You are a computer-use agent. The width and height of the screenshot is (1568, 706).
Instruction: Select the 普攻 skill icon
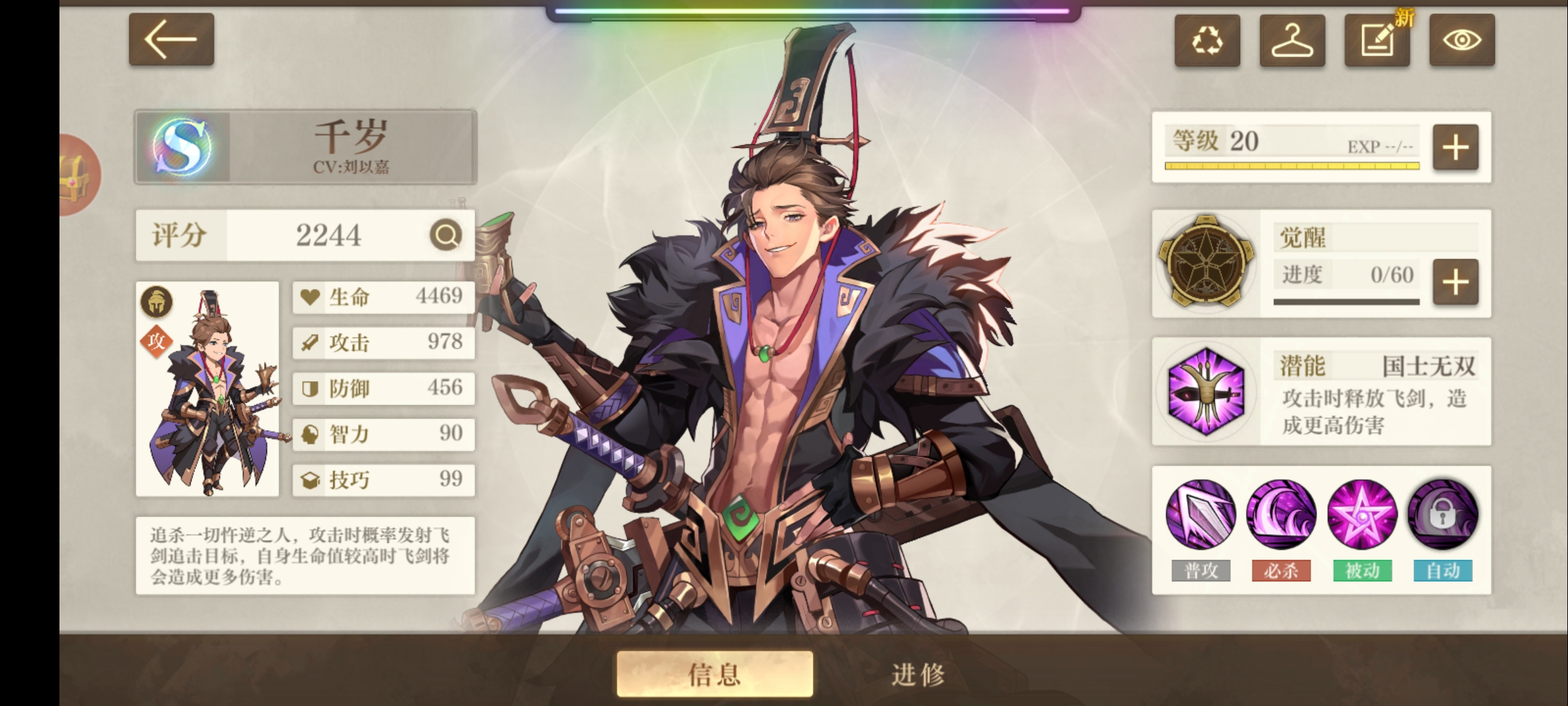point(1201,514)
